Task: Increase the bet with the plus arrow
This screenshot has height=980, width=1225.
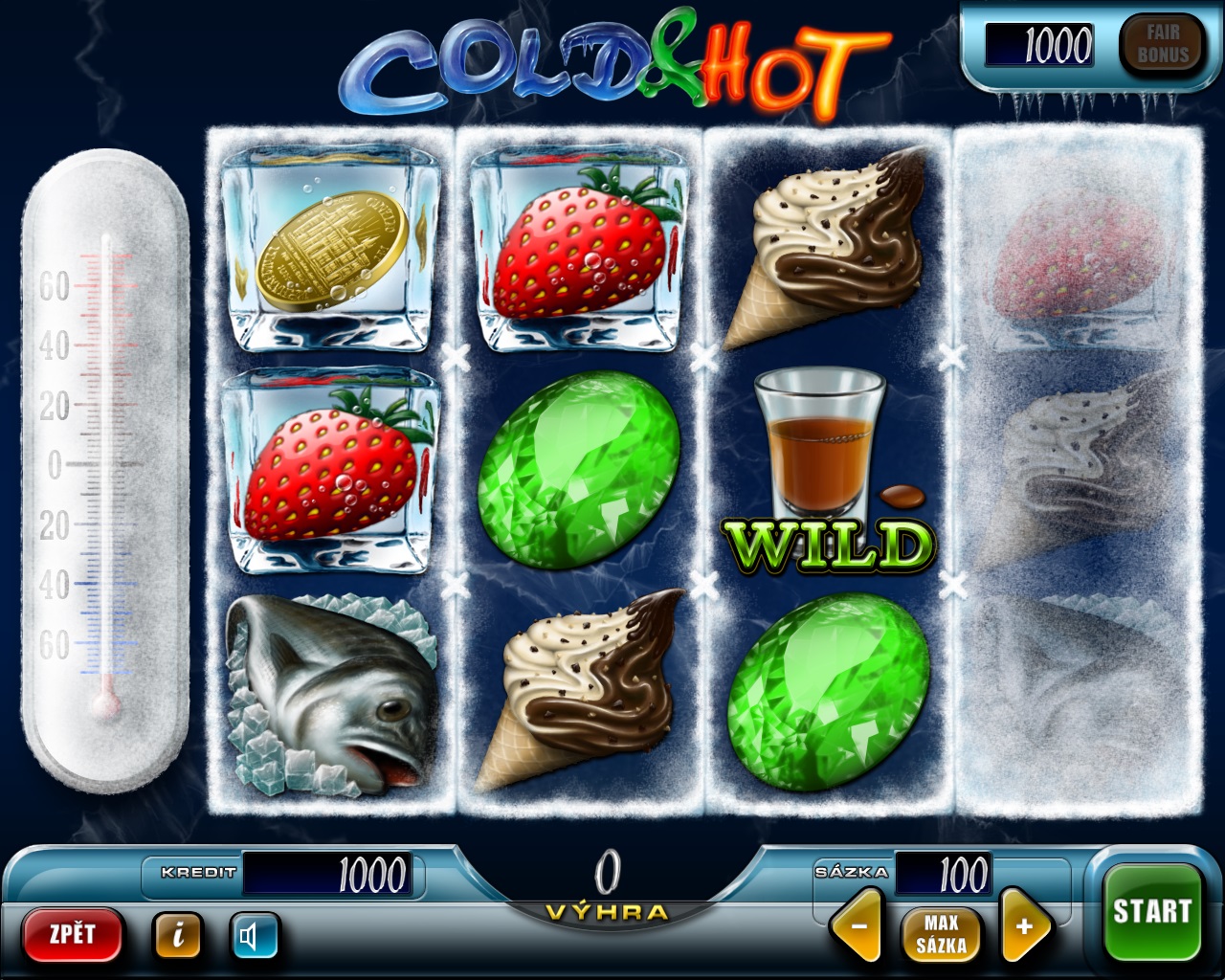Action: click(x=1023, y=926)
